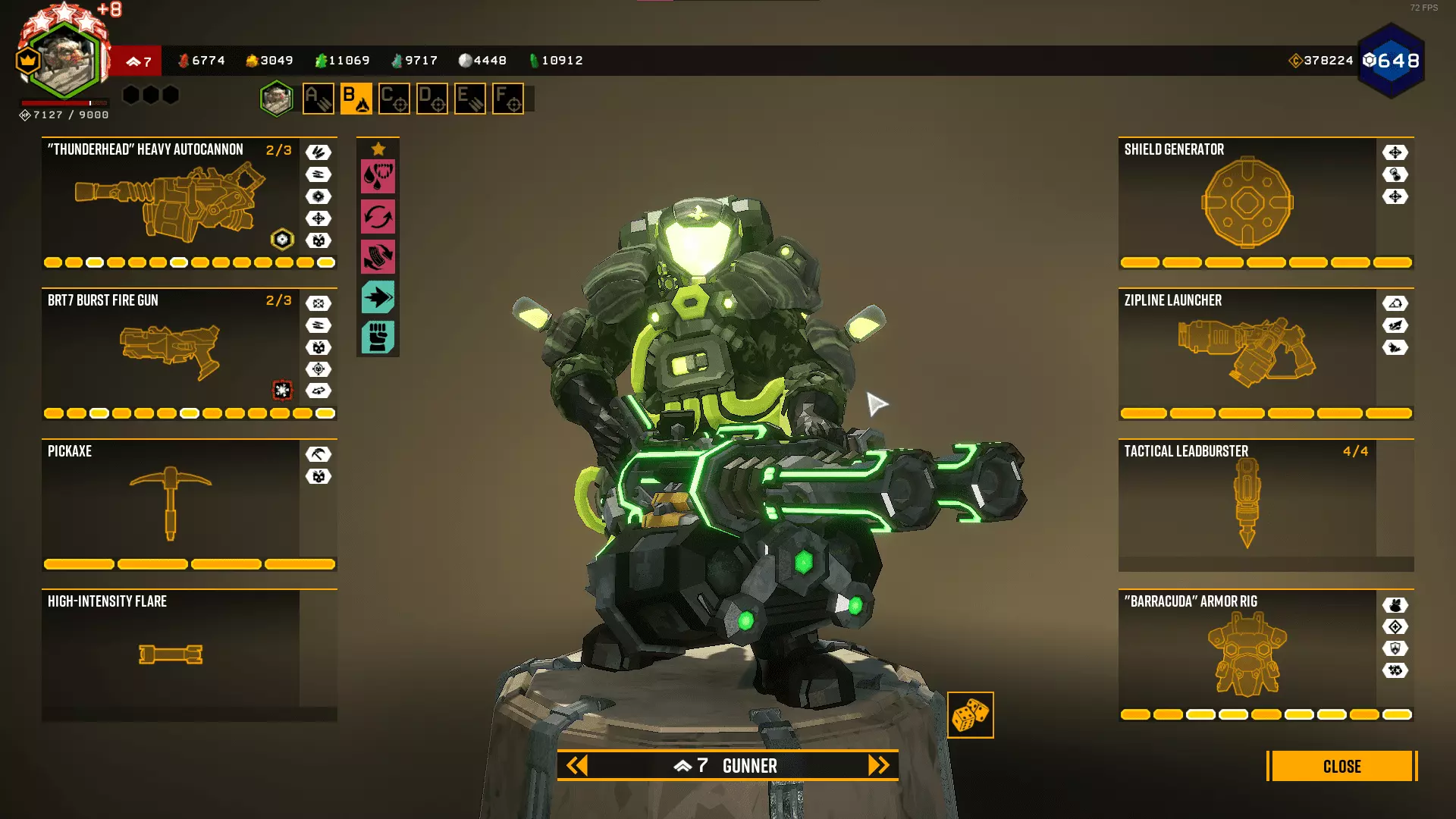Choose the Tactical Leadburster grenade slot
Viewport: 1456px width, 819px height.
coord(1247,504)
